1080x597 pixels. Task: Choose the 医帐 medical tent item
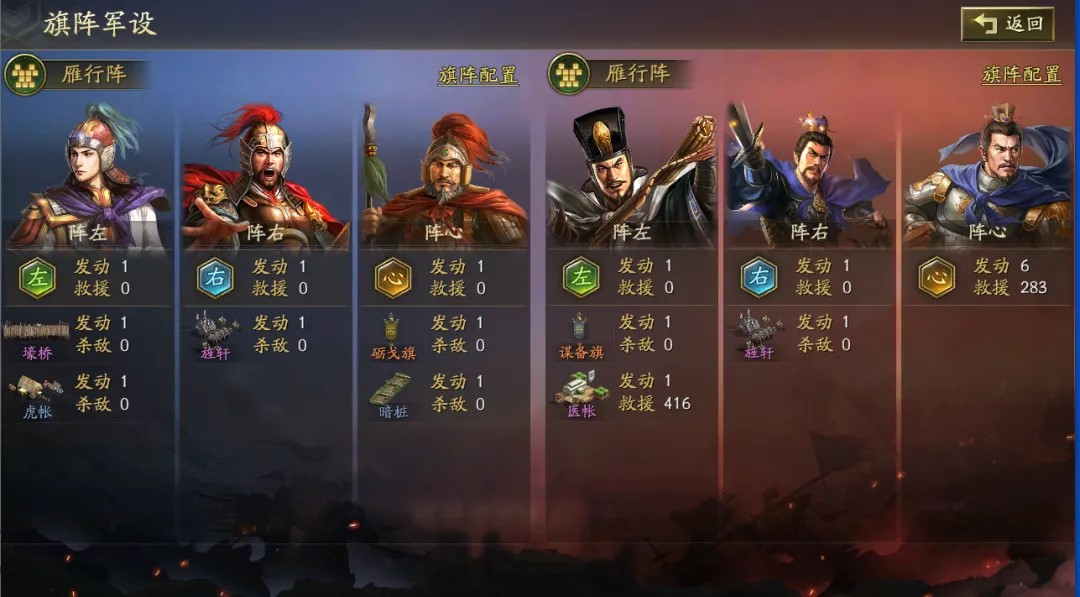point(581,392)
